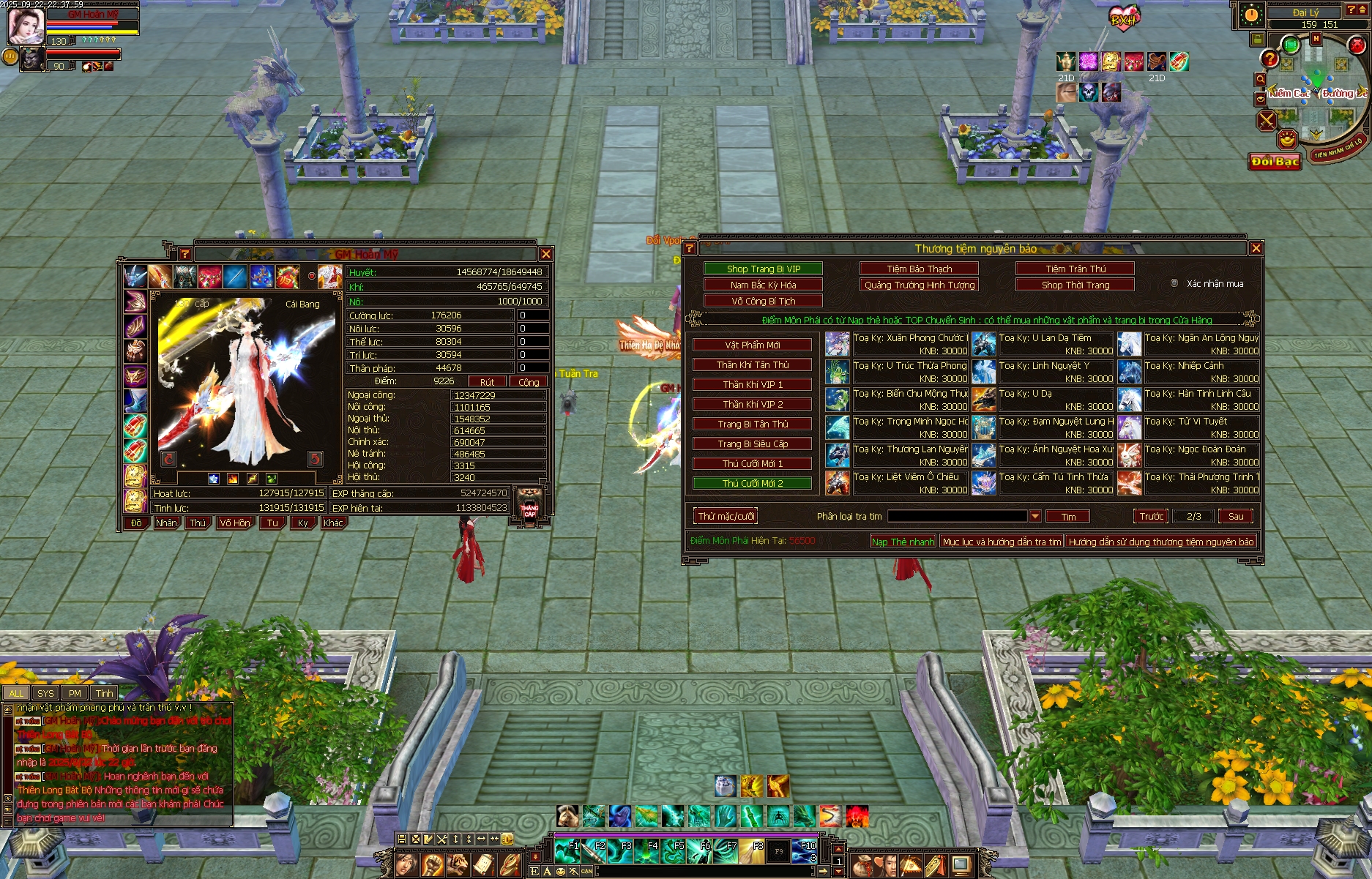Go to previous shop page with Trước
1372x879 pixels.
[1151, 516]
